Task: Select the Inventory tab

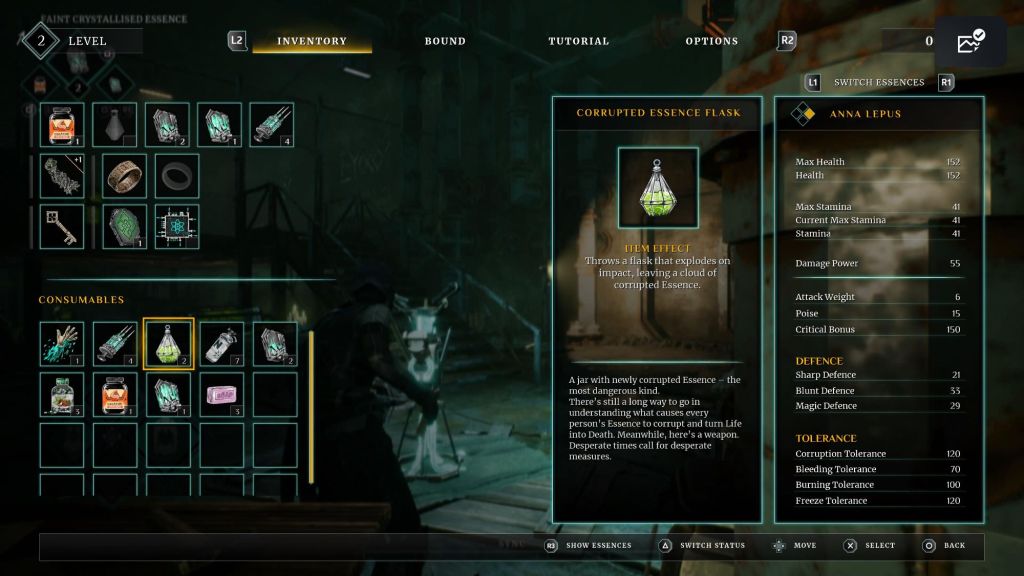Action: coord(312,41)
